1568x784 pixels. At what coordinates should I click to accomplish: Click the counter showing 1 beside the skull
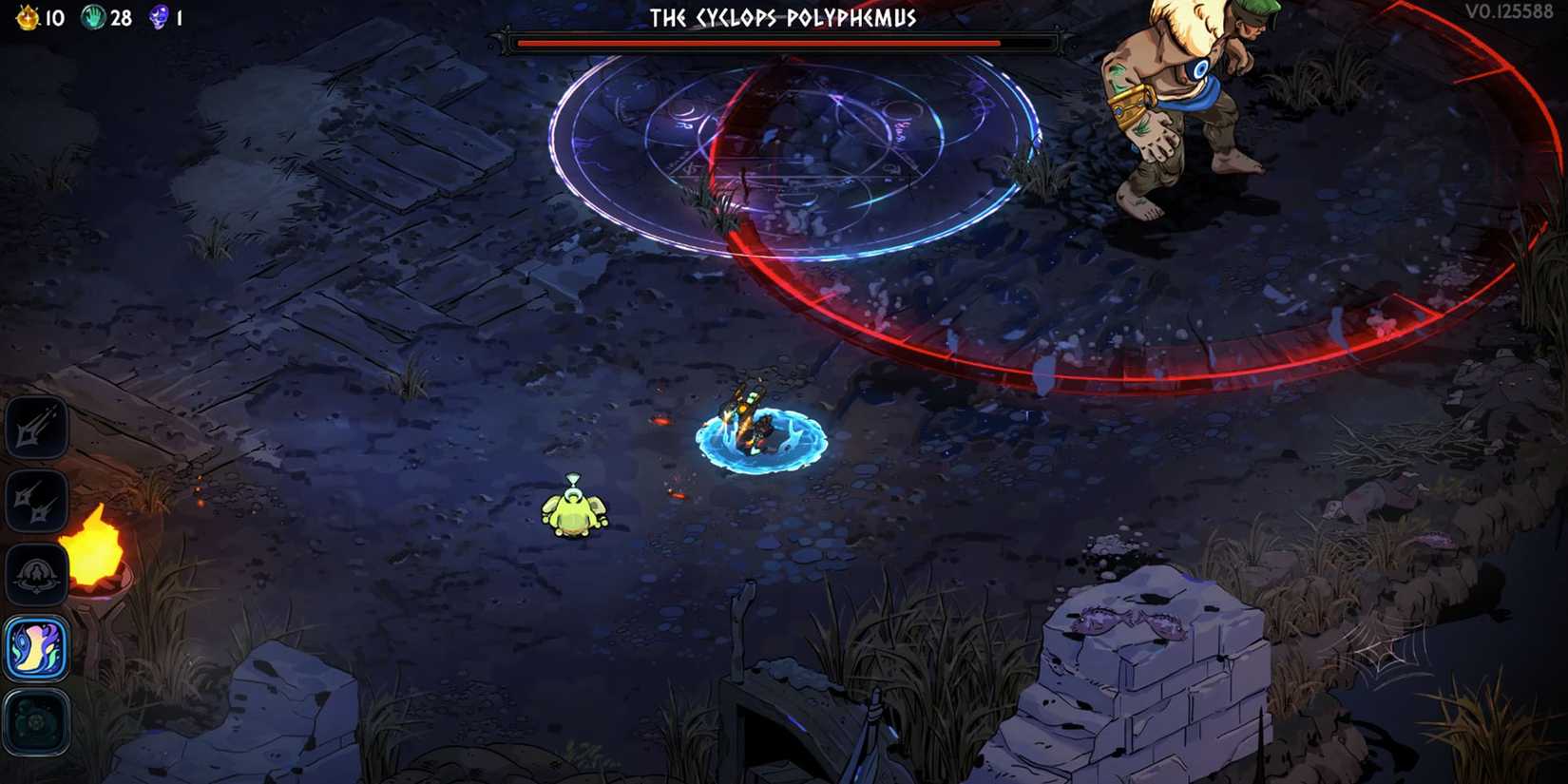[181, 16]
